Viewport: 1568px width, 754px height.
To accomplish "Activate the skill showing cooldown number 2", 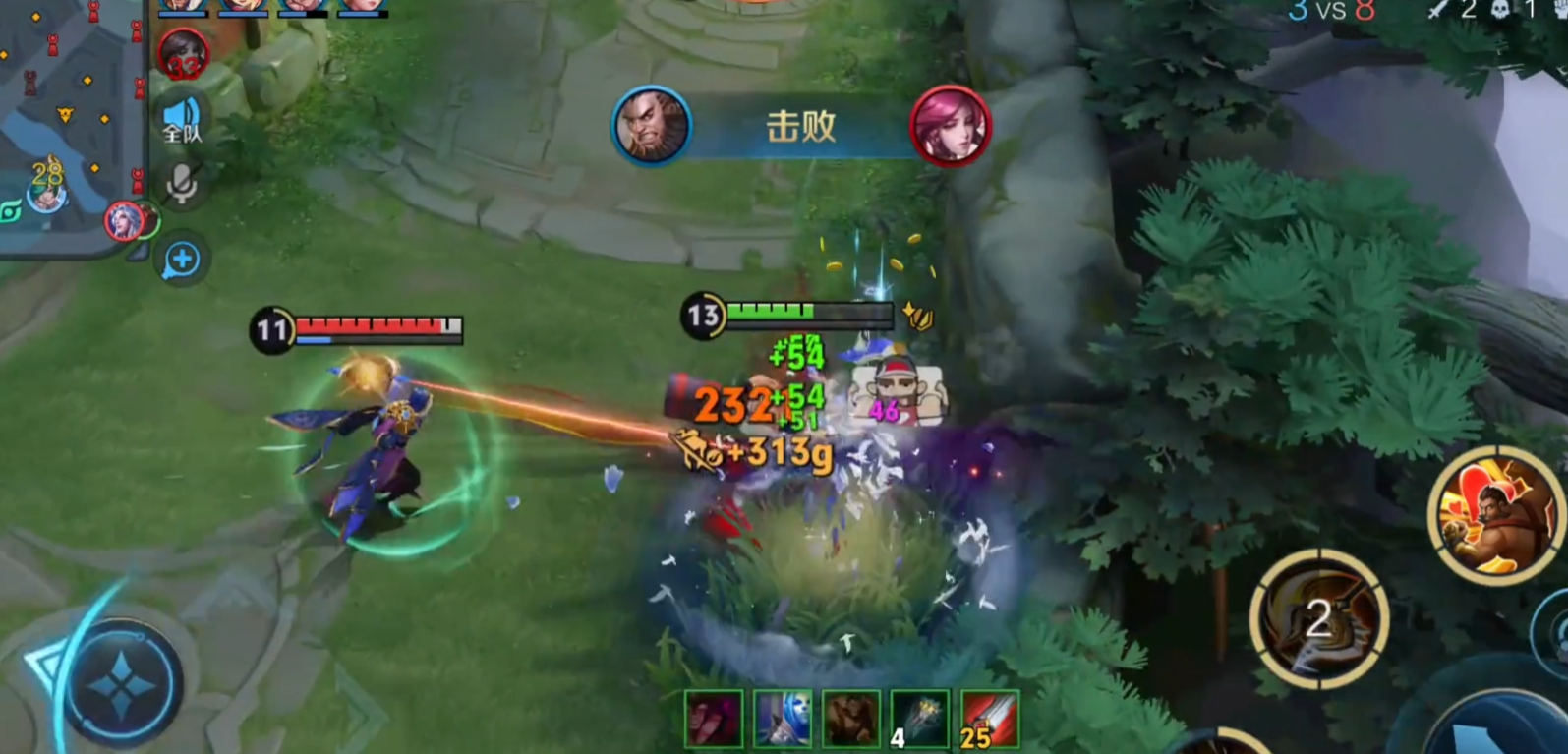I will tap(1318, 618).
